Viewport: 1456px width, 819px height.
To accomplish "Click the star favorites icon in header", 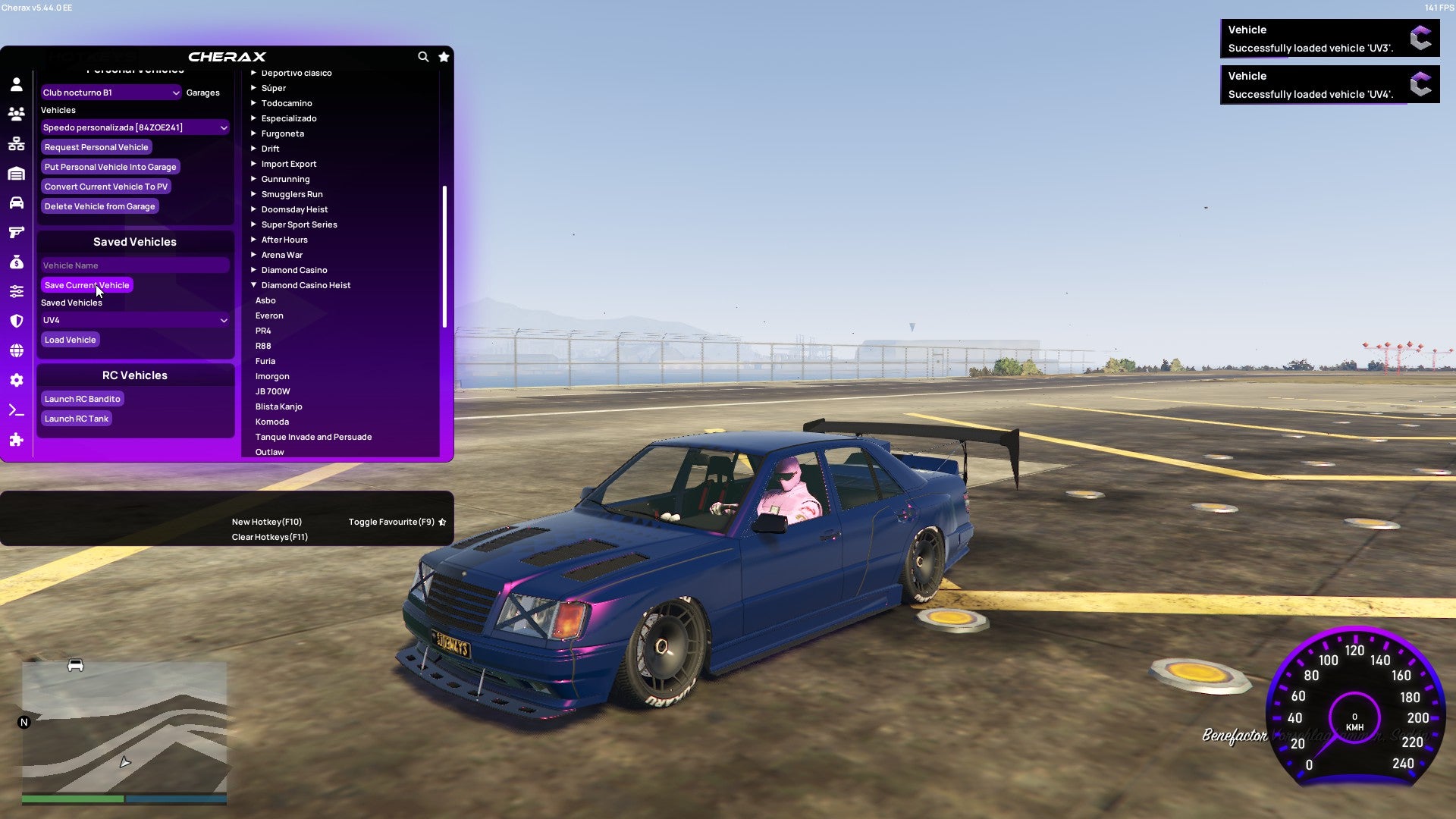I will pyautogui.click(x=444, y=57).
